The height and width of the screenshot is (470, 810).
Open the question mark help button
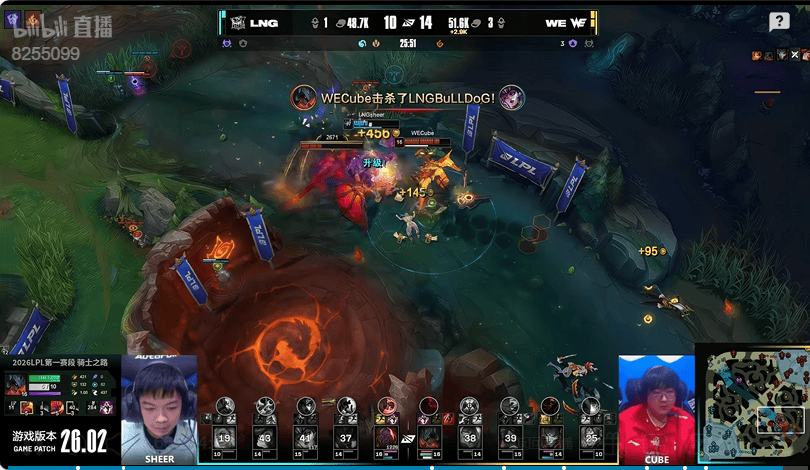point(779,22)
